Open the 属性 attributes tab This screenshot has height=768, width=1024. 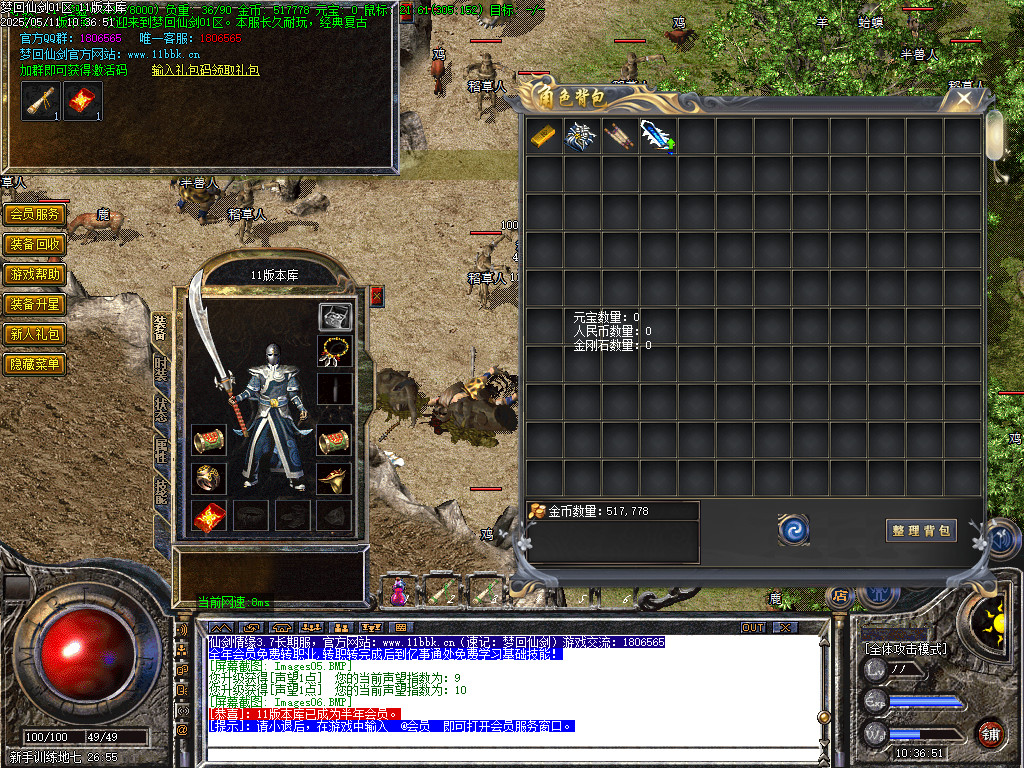(161, 450)
